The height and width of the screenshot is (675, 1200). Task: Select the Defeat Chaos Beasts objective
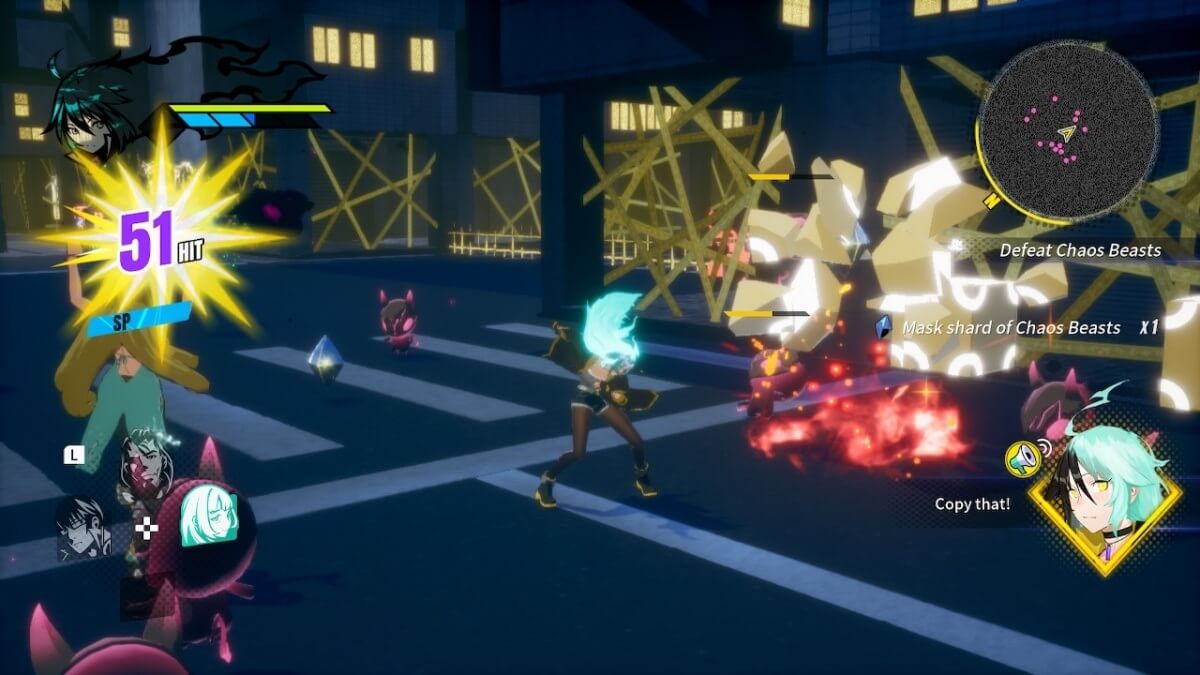pyautogui.click(x=1080, y=250)
